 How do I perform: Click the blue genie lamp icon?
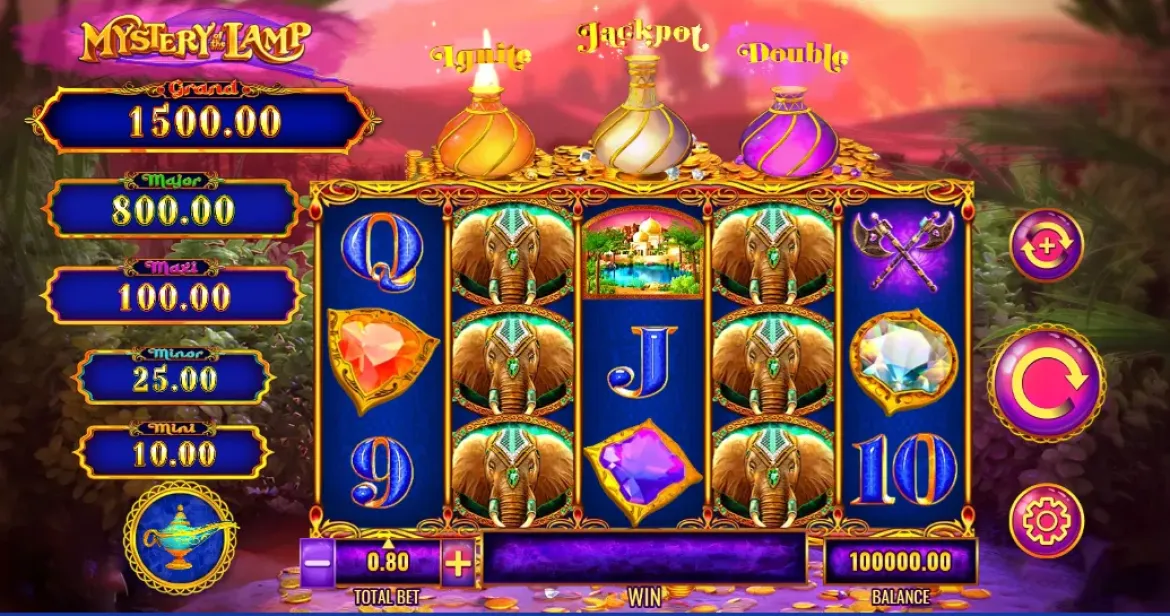click(180, 537)
